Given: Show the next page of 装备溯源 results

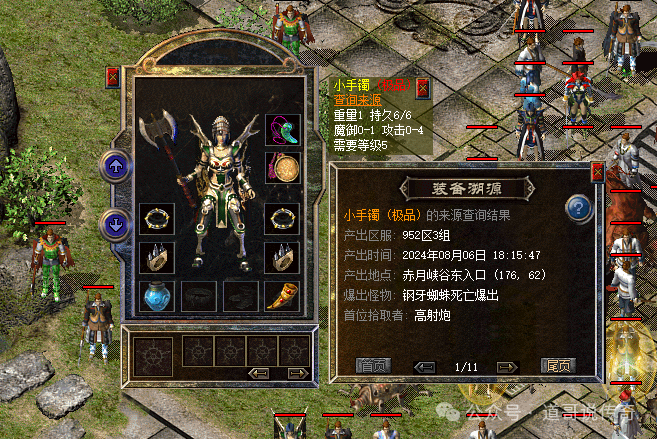Looking at the screenshot, I should (508, 366).
